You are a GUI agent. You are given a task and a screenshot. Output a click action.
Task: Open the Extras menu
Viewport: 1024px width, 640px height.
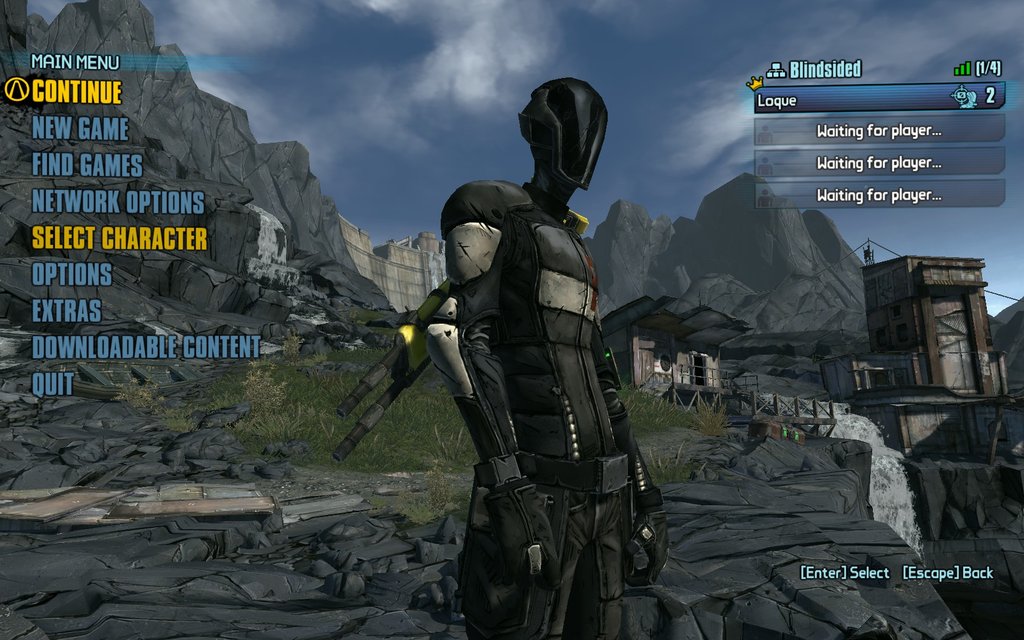point(66,311)
